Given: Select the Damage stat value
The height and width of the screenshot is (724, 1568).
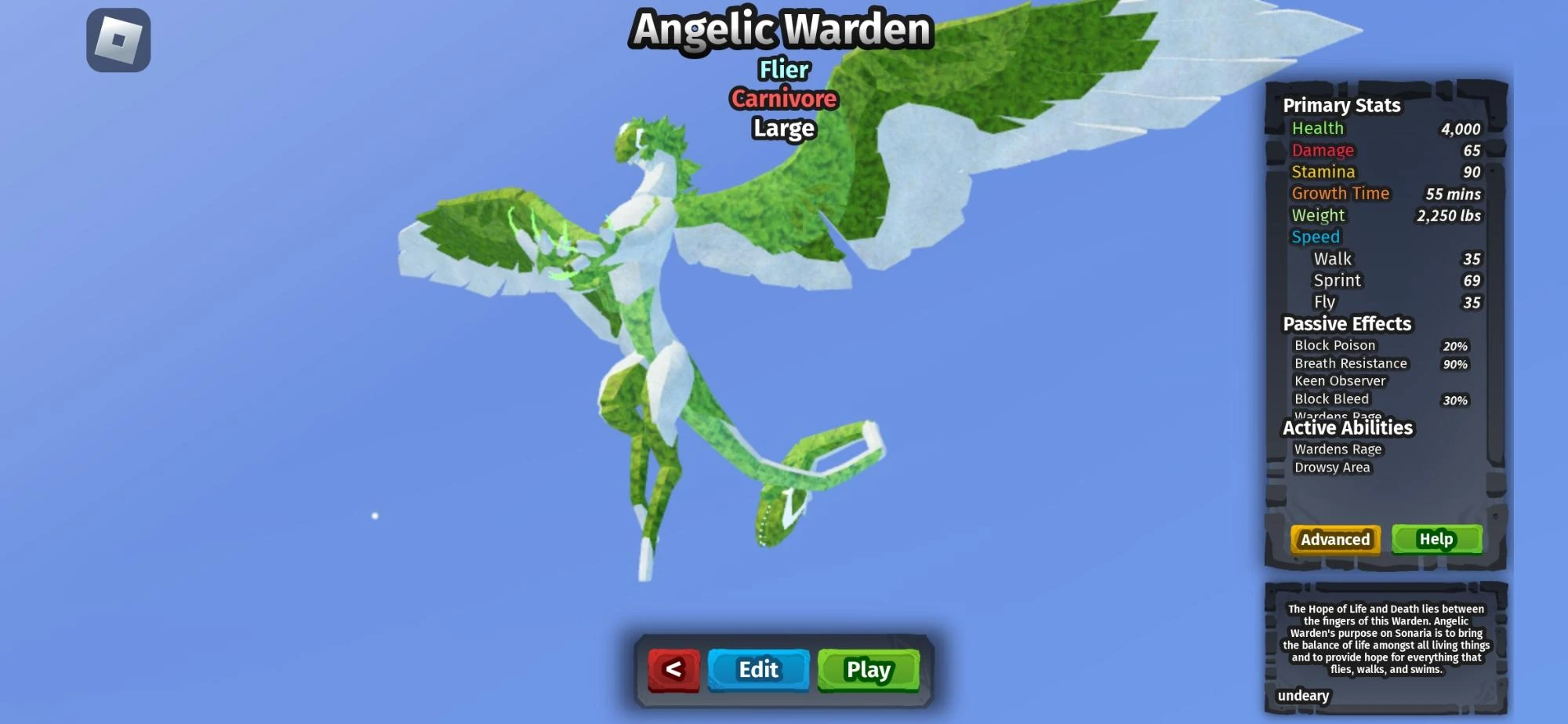Looking at the screenshot, I should pos(1473,150).
